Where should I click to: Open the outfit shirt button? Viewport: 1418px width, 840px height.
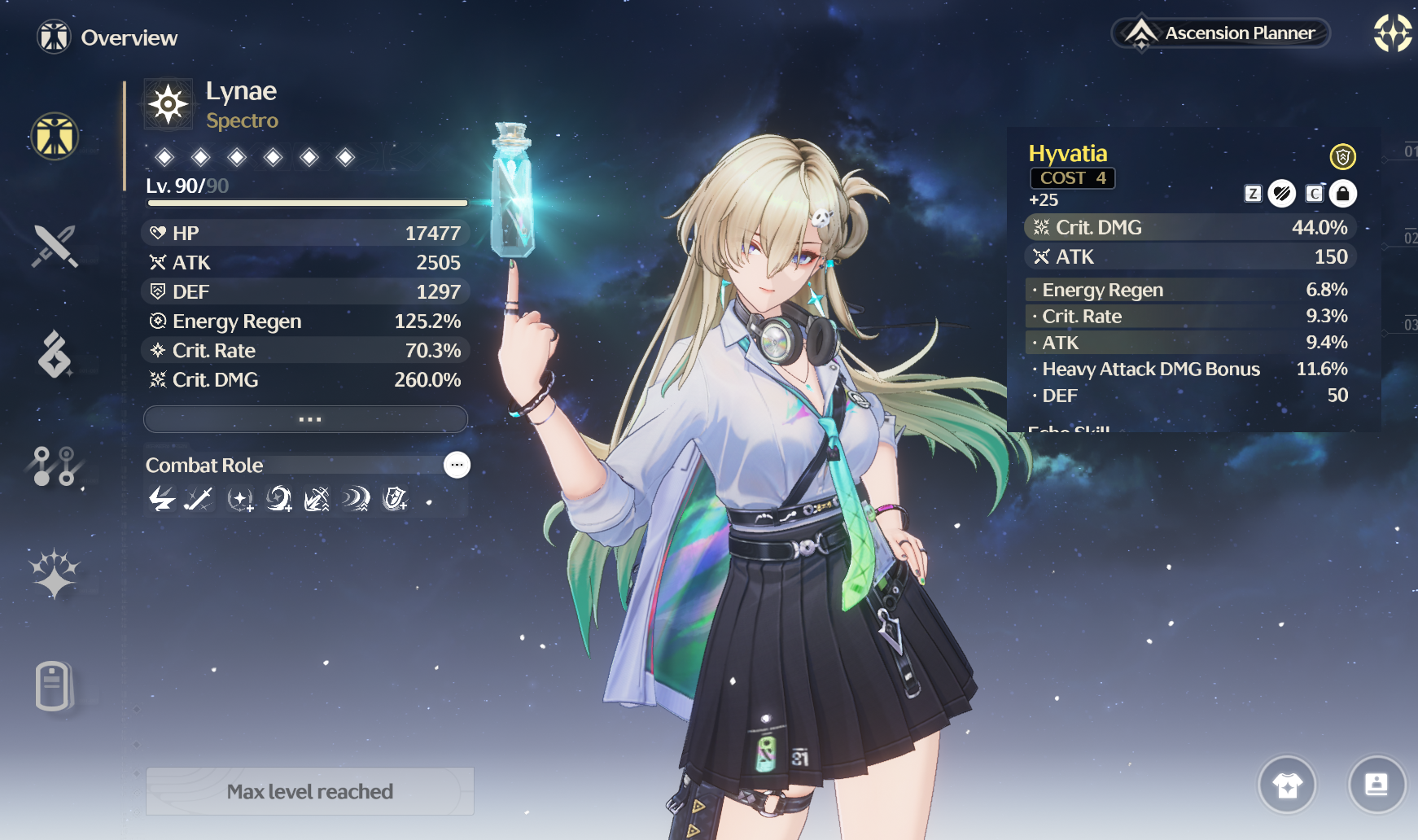click(1287, 785)
